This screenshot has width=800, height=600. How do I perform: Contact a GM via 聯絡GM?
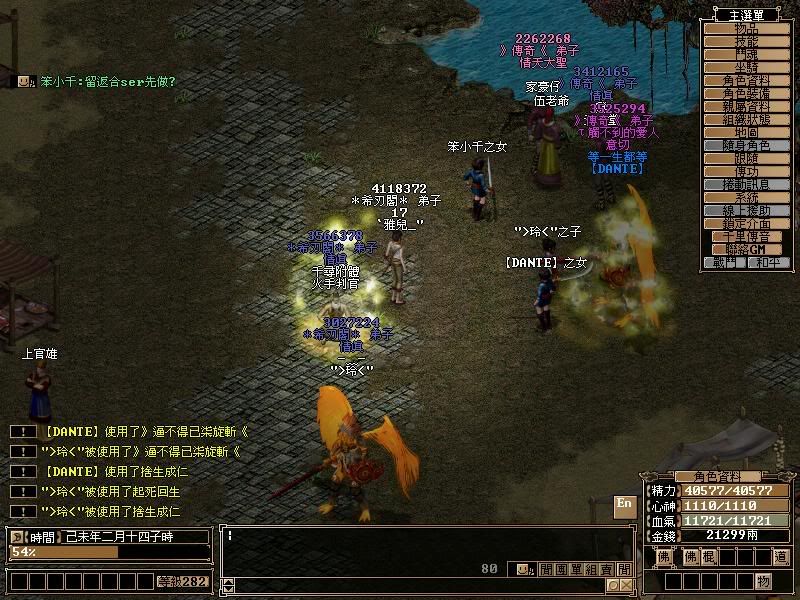tap(747, 249)
